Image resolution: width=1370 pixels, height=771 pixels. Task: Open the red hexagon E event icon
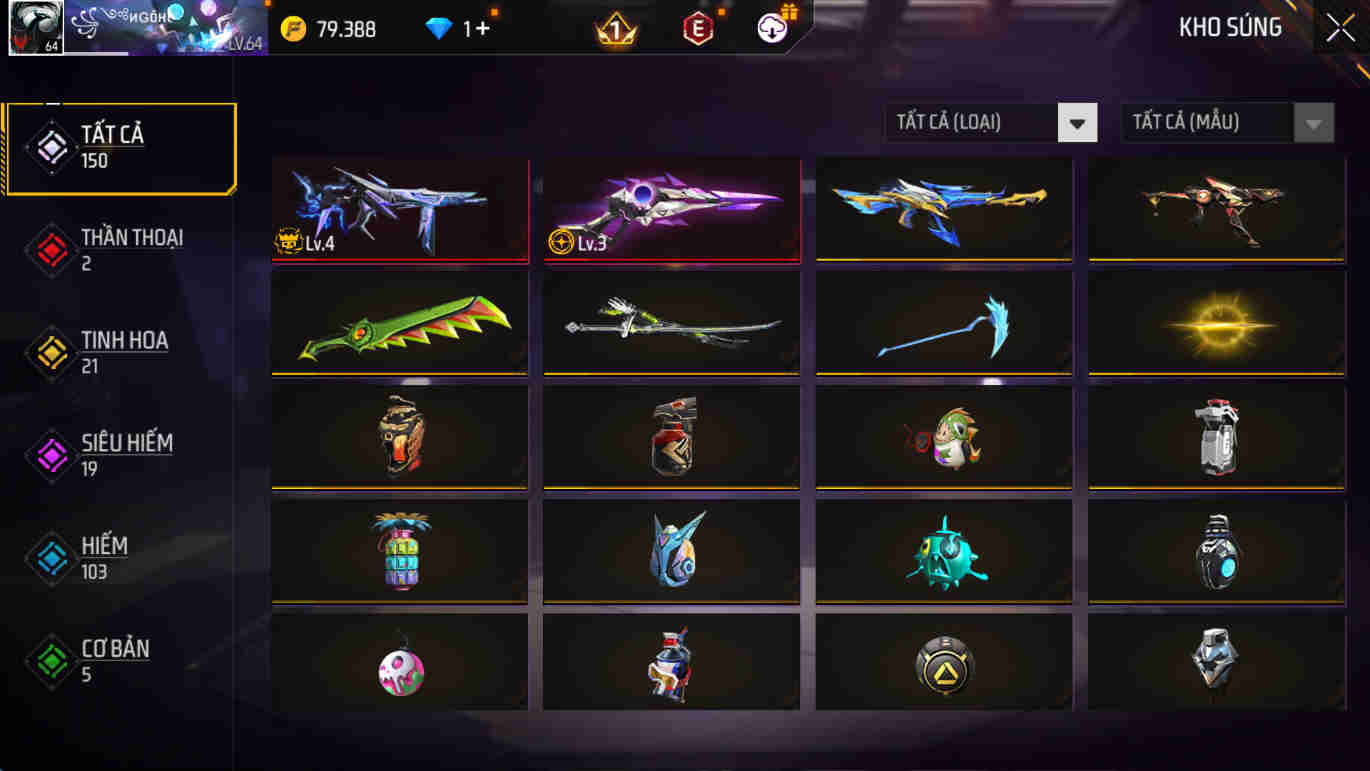[698, 27]
